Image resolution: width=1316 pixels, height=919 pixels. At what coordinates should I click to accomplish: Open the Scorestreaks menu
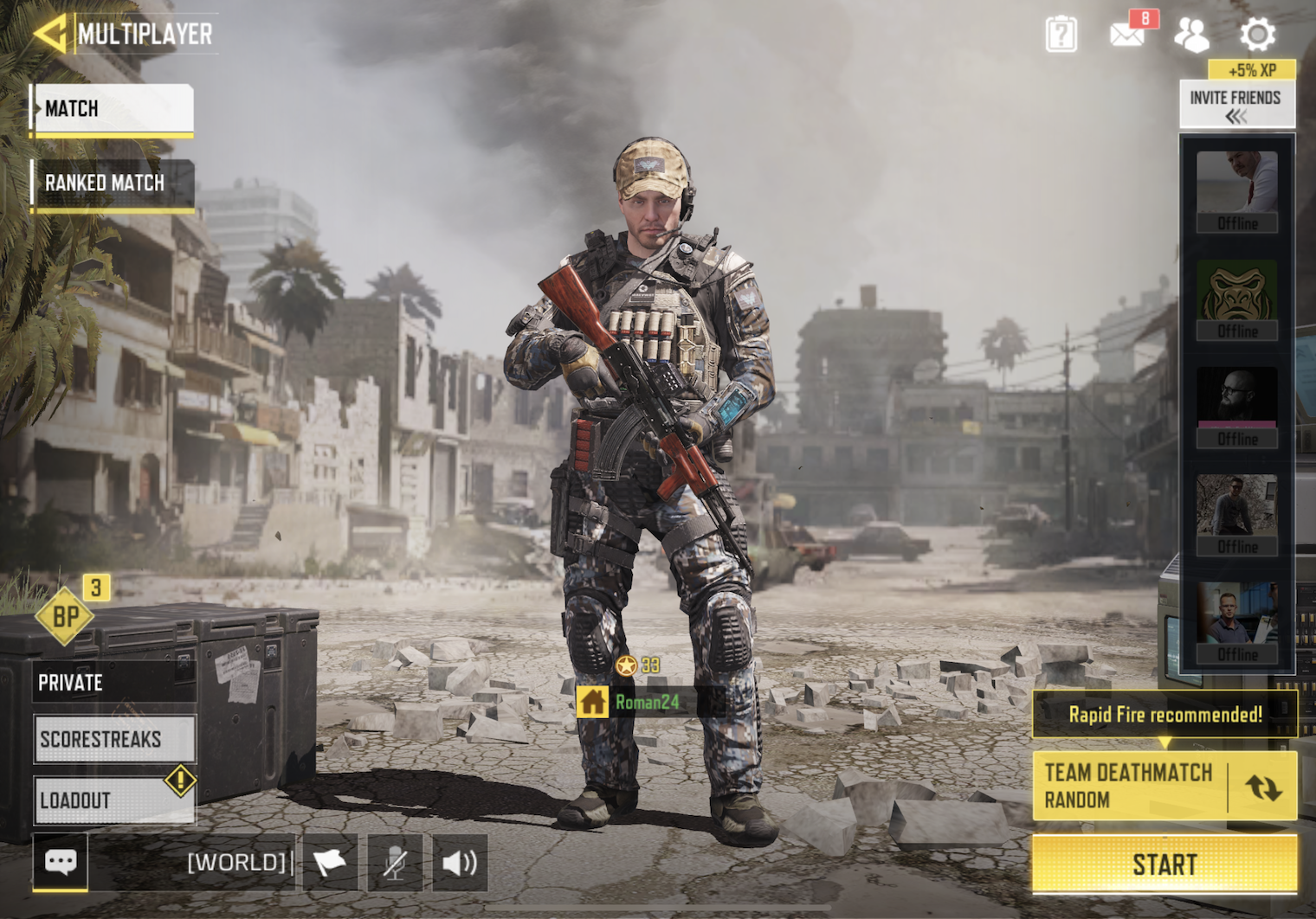pyautogui.click(x=114, y=739)
